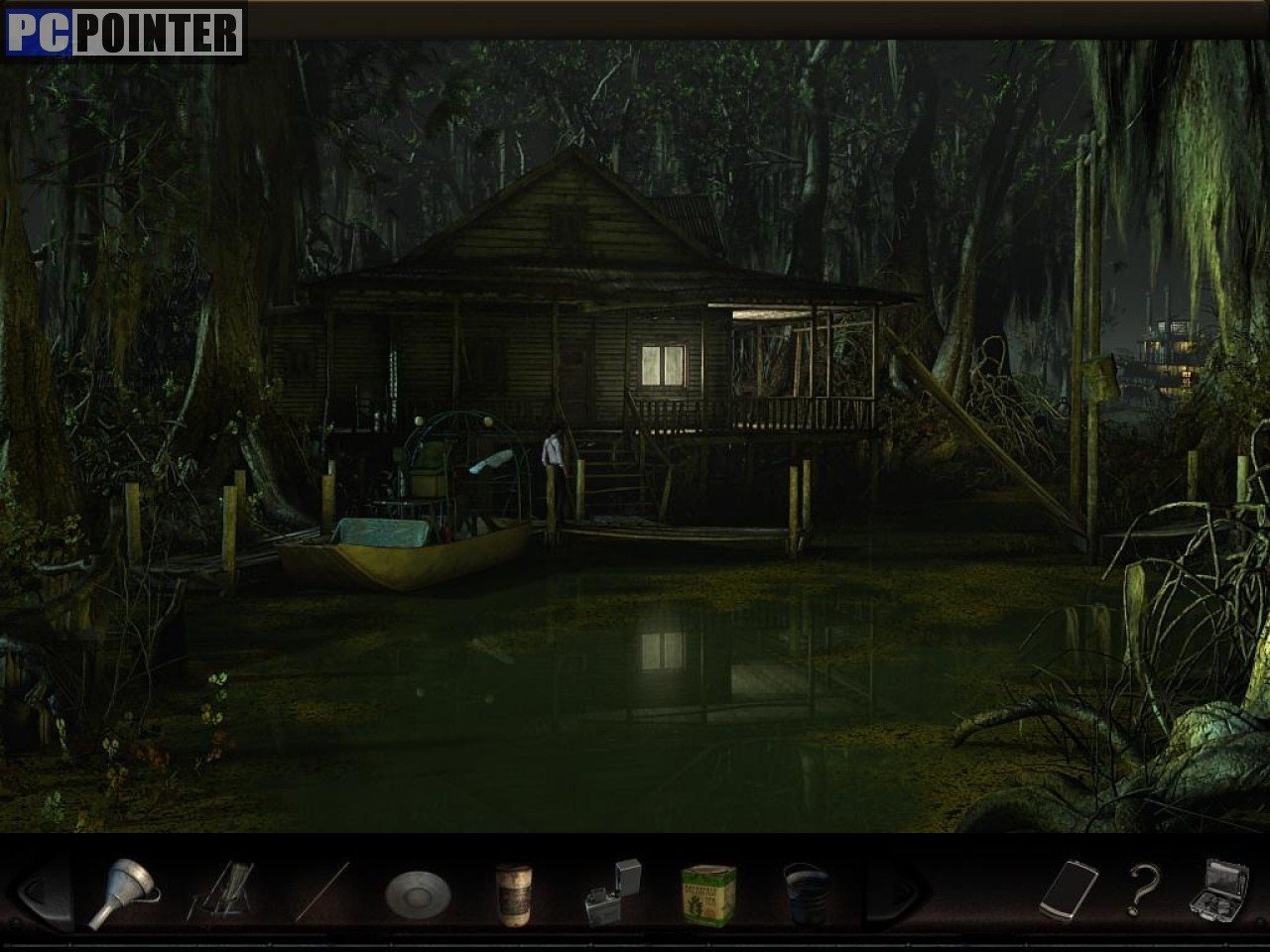Select the metal tongs inventory item
Screen dimensions: 1270x952
tap(222, 892)
